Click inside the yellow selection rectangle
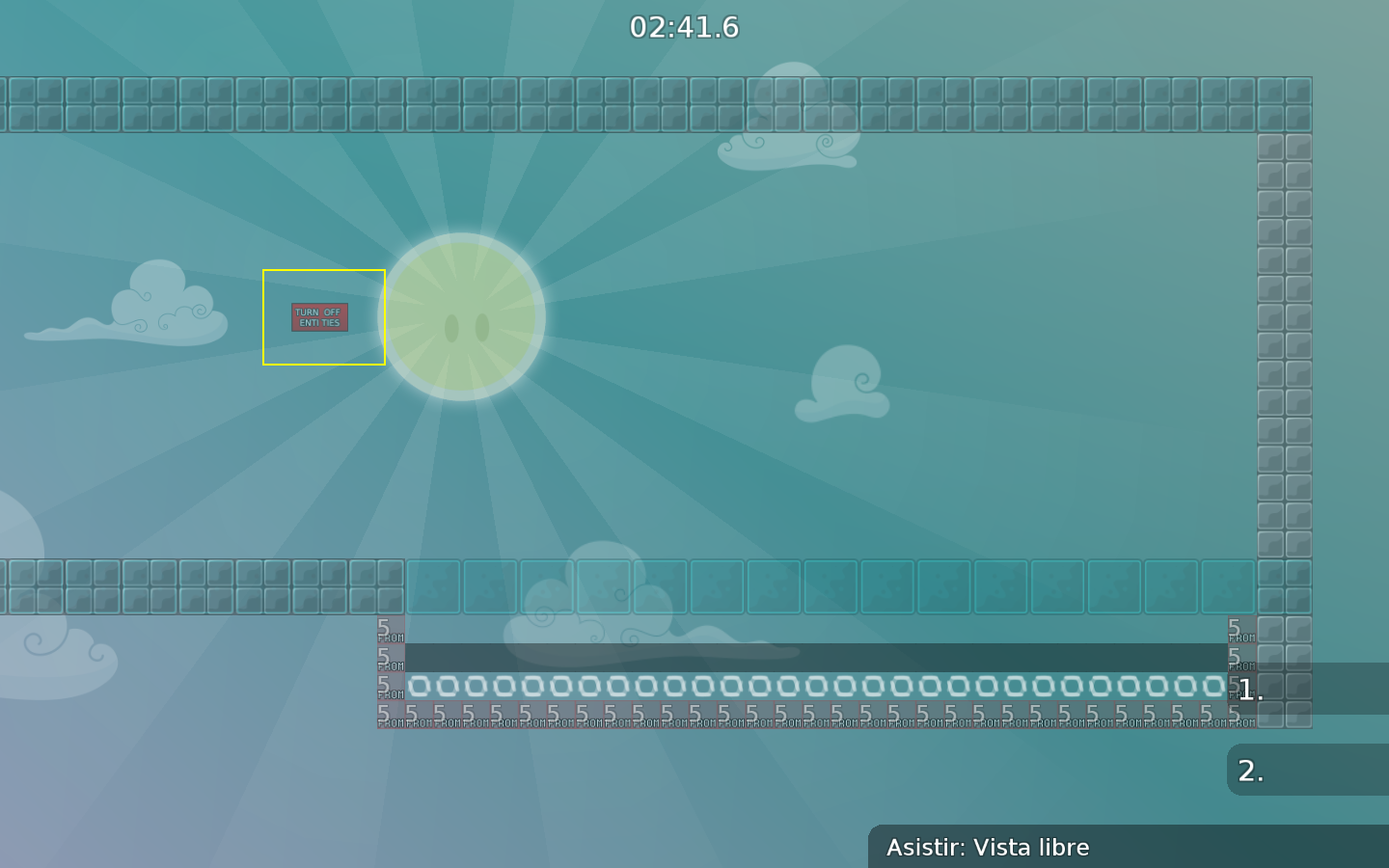1389x868 pixels. [324, 317]
